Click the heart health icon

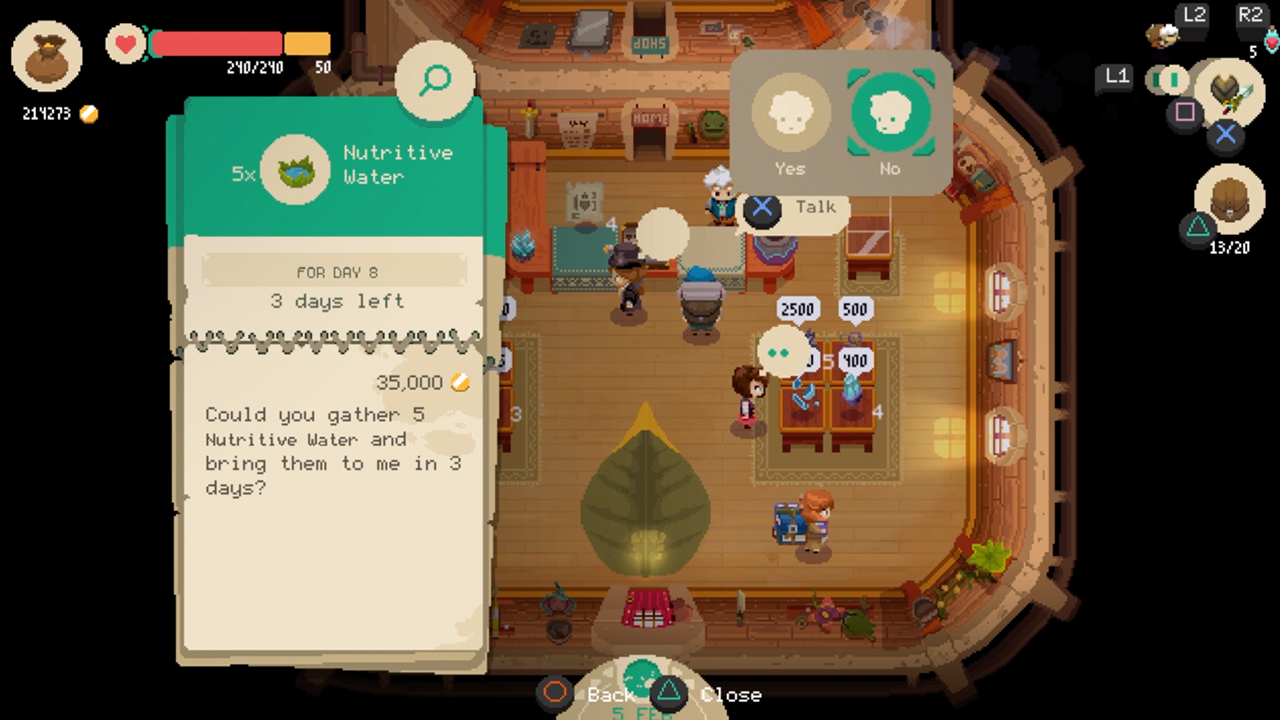click(125, 44)
